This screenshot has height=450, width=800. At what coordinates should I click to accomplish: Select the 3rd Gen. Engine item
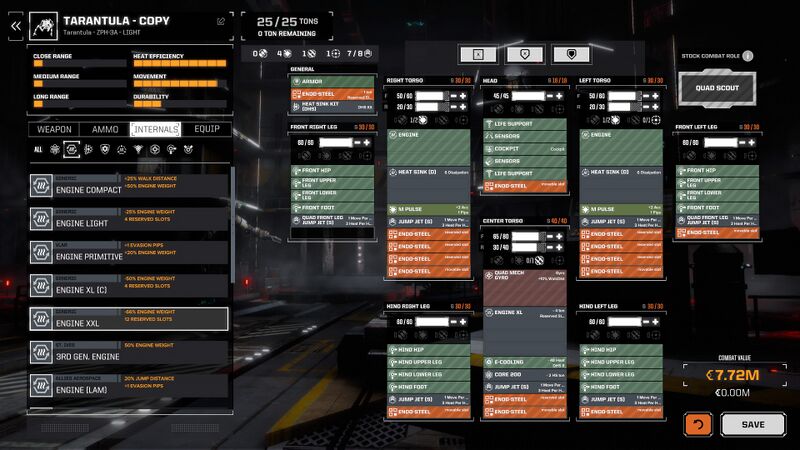pyautogui.click(x=128, y=352)
